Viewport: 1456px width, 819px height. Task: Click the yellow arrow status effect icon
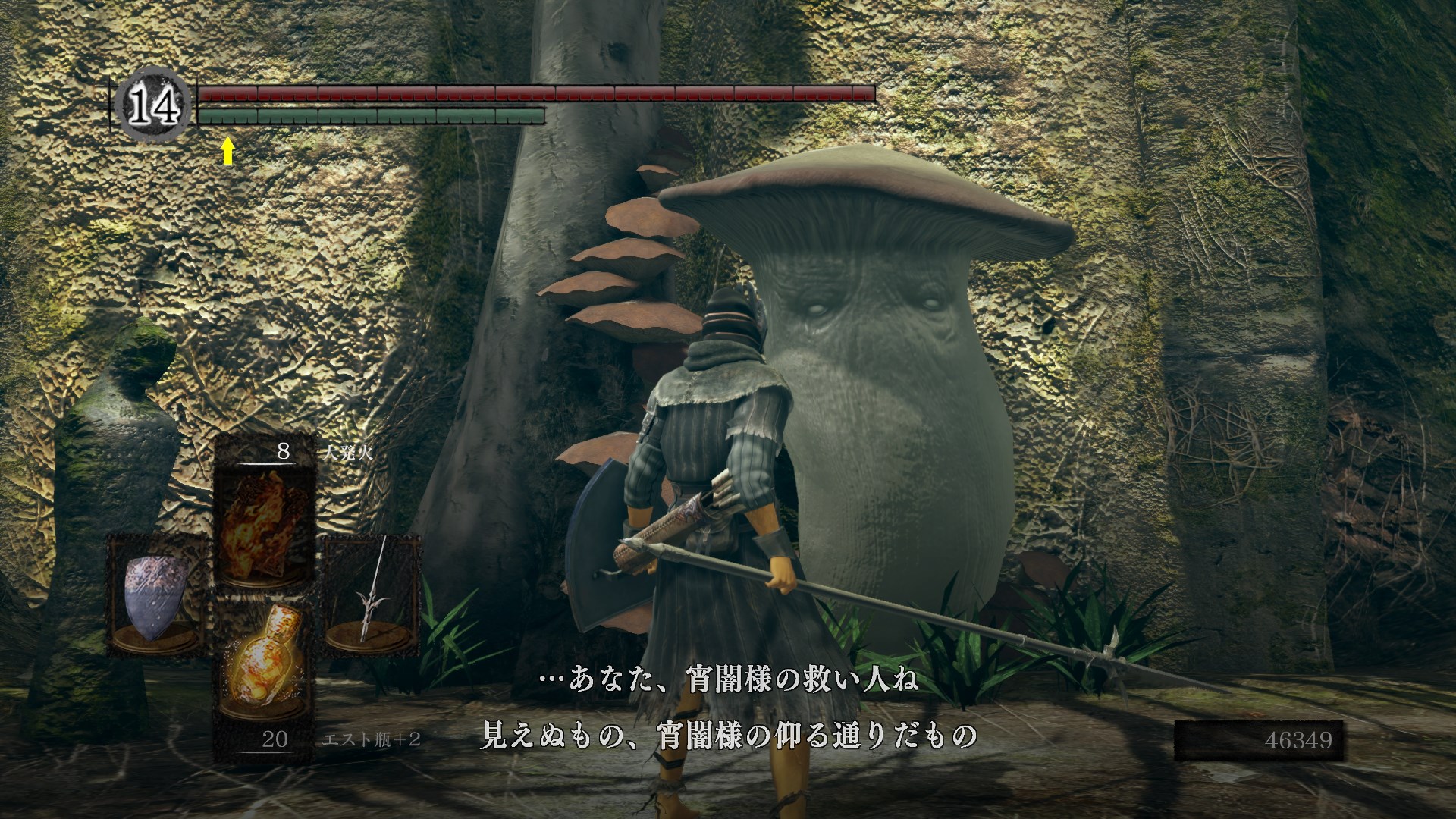pos(227,151)
